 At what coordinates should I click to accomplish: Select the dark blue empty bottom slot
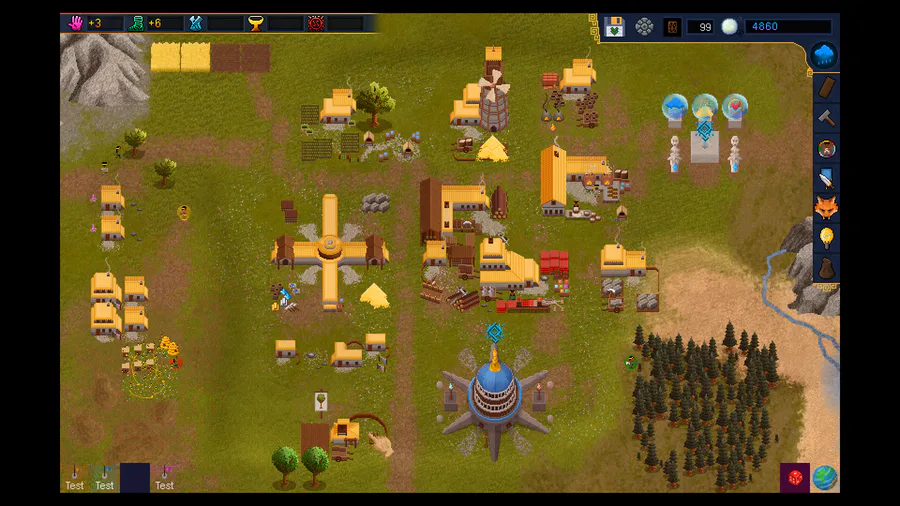tap(135, 477)
